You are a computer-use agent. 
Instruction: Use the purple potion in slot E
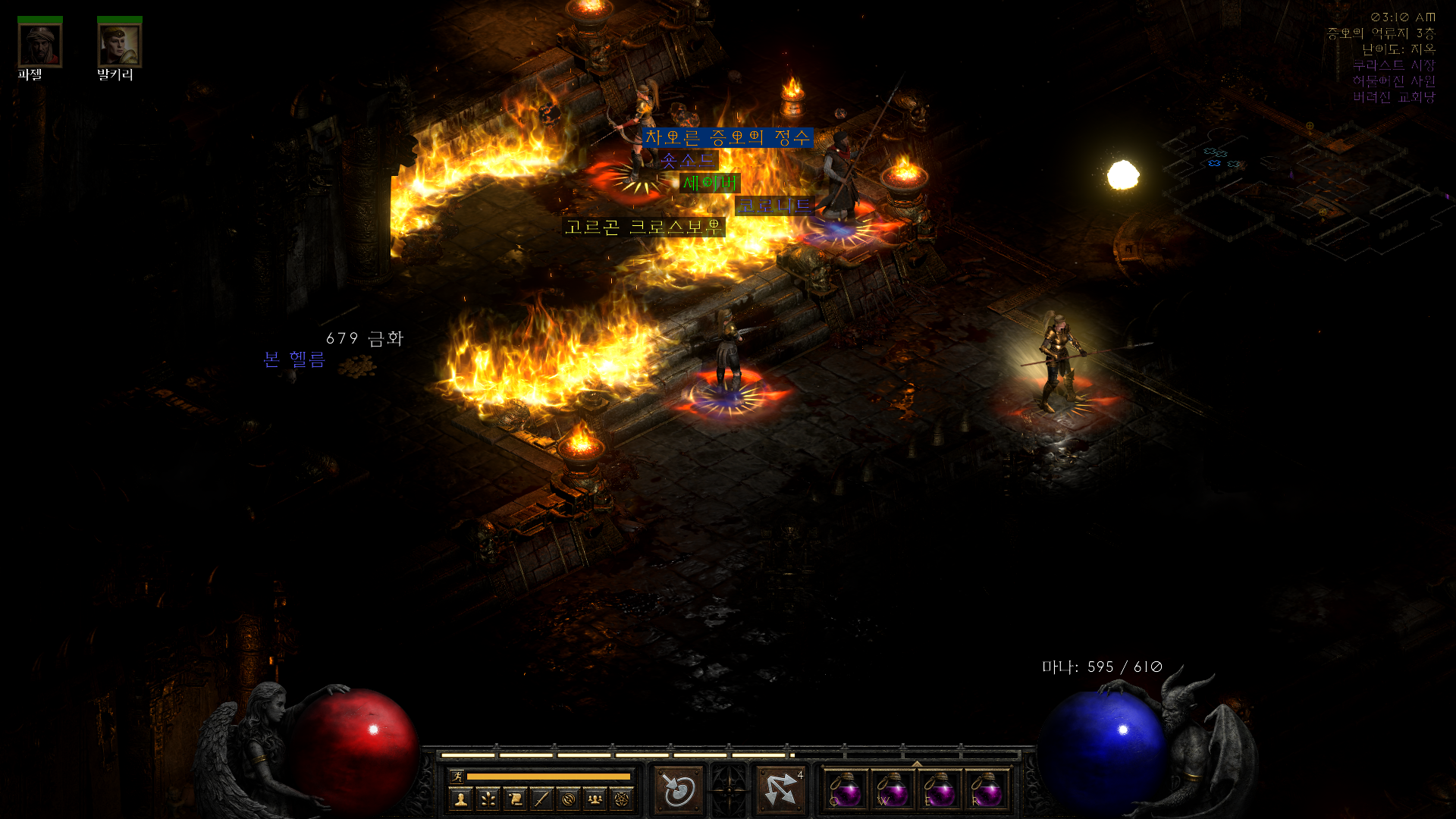(x=939, y=790)
